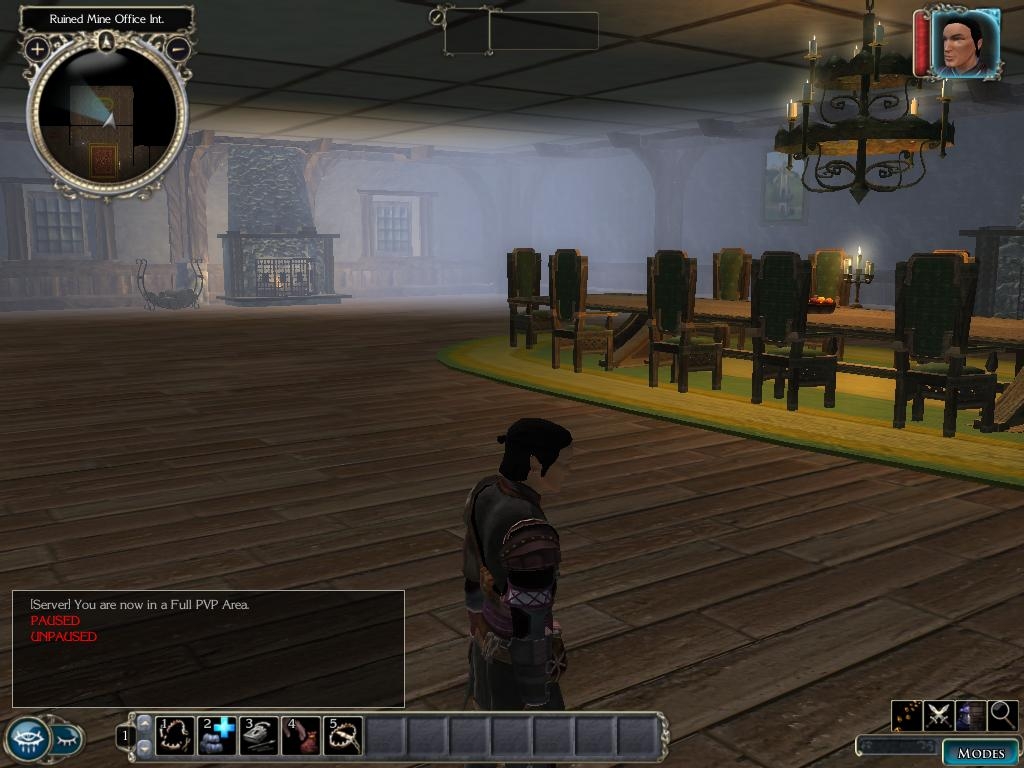
Task: Switch to previous hotbar page with down arrow
Action: click(x=144, y=747)
